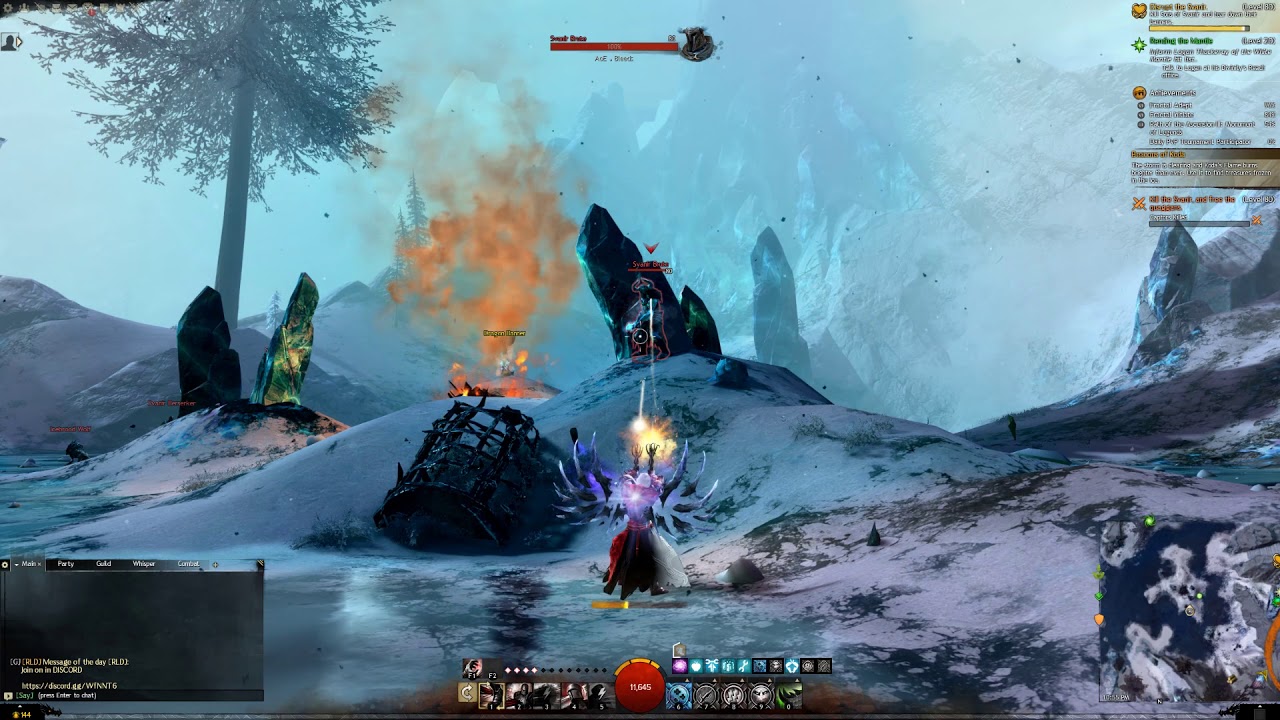Expand the utility skill arrow above slot 9
This screenshot has width=1280, height=720.
click(x=768, y=679)
